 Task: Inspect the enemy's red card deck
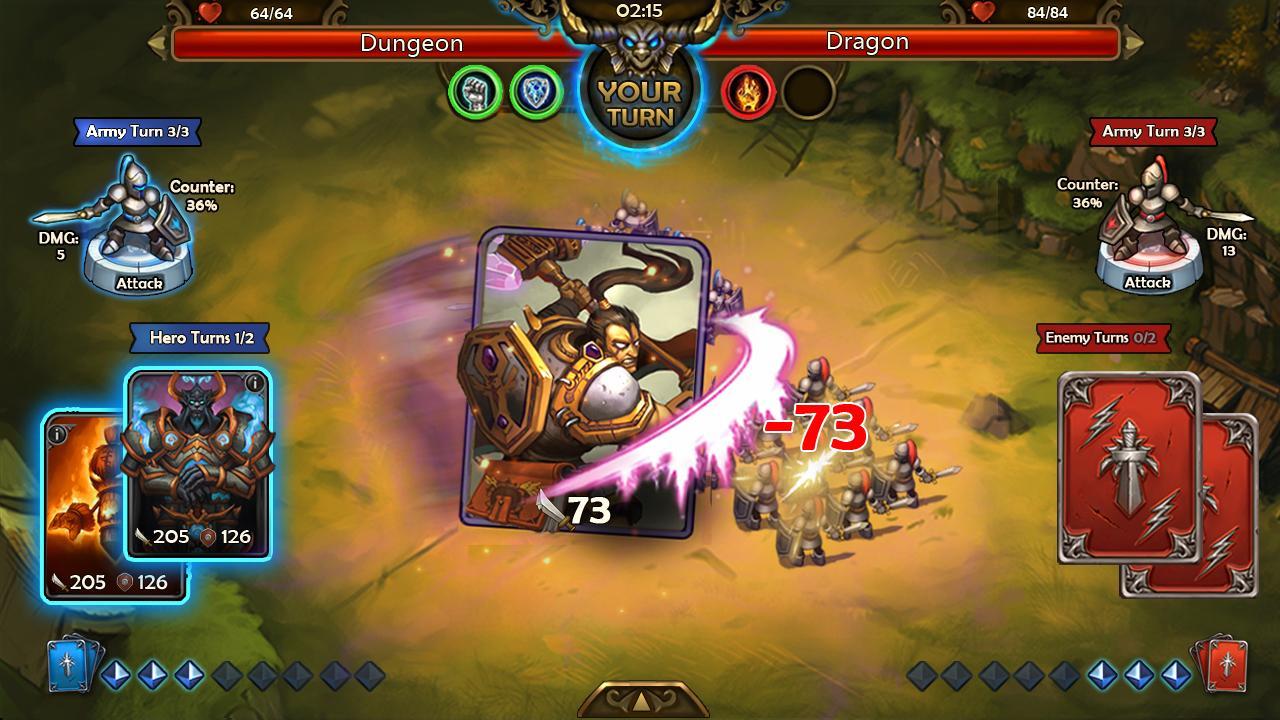point(1218,664)
